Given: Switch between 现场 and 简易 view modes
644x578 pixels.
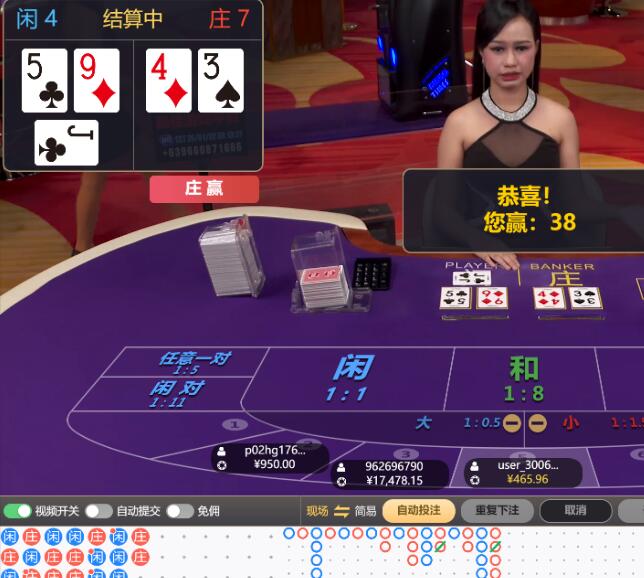Looking at the screenshot, I should [341, 511].
